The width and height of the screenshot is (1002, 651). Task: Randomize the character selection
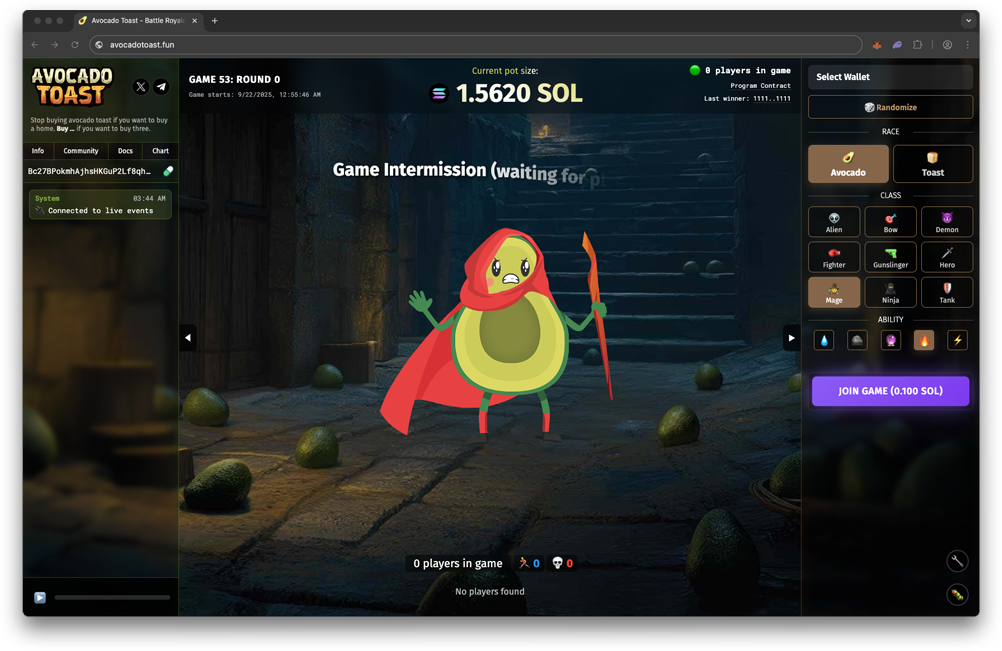pyautogui.click(x=890, y=107)
